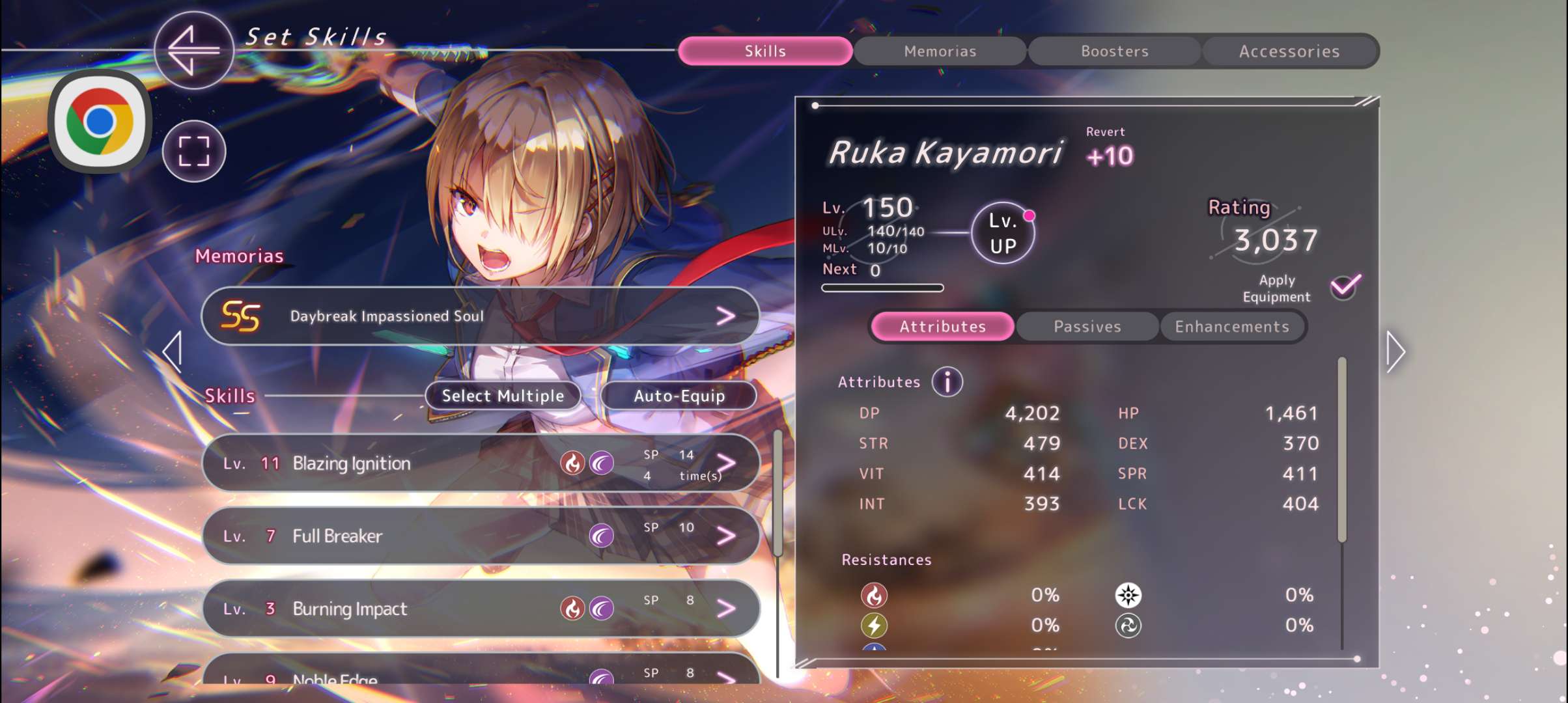Open the Boosters tab
This screenshot has height=703, width=1568.
coord(1114,51)
